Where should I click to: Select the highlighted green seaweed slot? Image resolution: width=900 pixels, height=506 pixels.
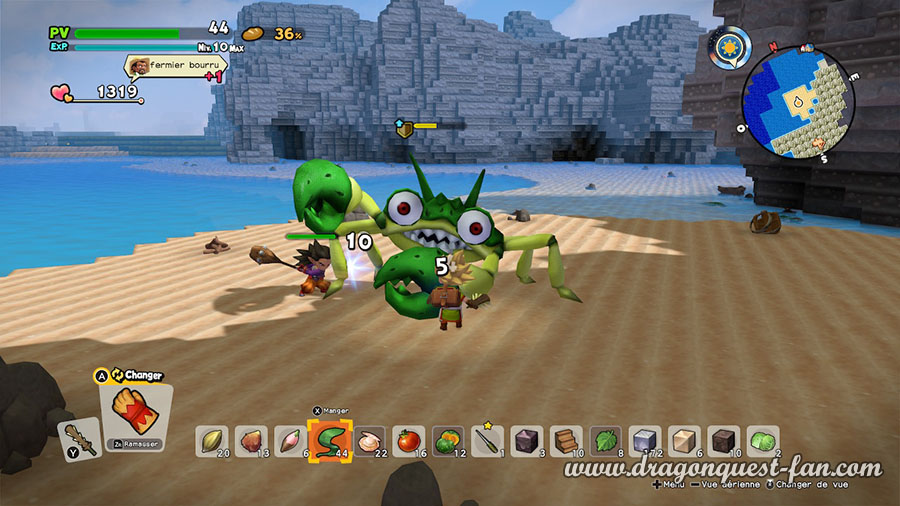(329, 440)
